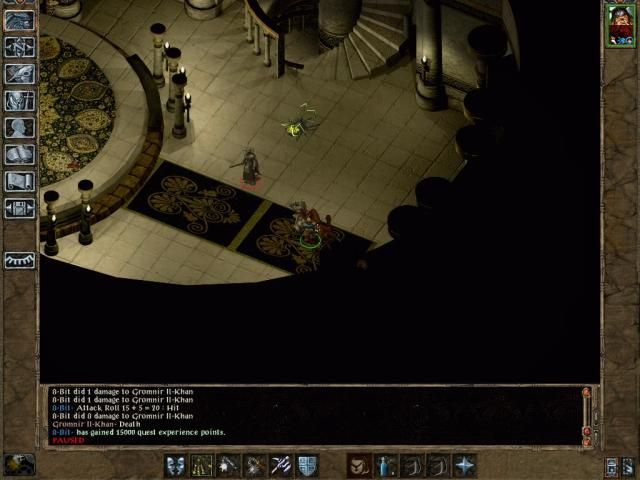Image resolution: width=640 pixels, height=480 pixels.
Task: Show the character record sheet
Action: point(20,127)
